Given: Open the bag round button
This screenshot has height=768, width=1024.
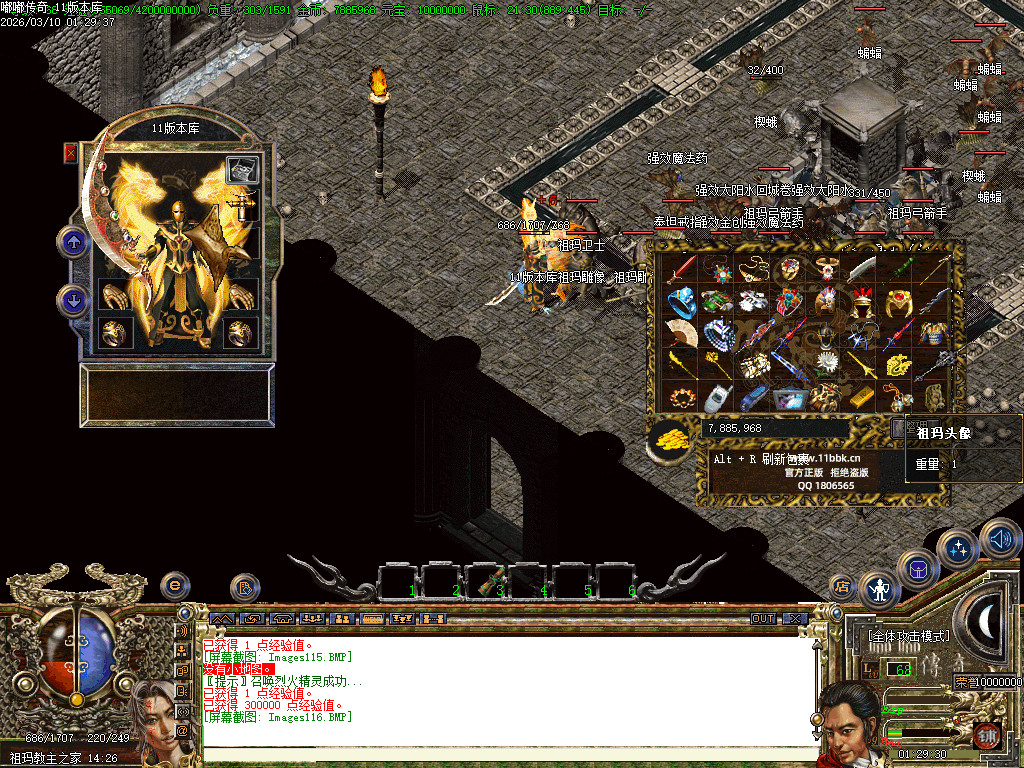Looking at the screenshot, I should 916,569.
